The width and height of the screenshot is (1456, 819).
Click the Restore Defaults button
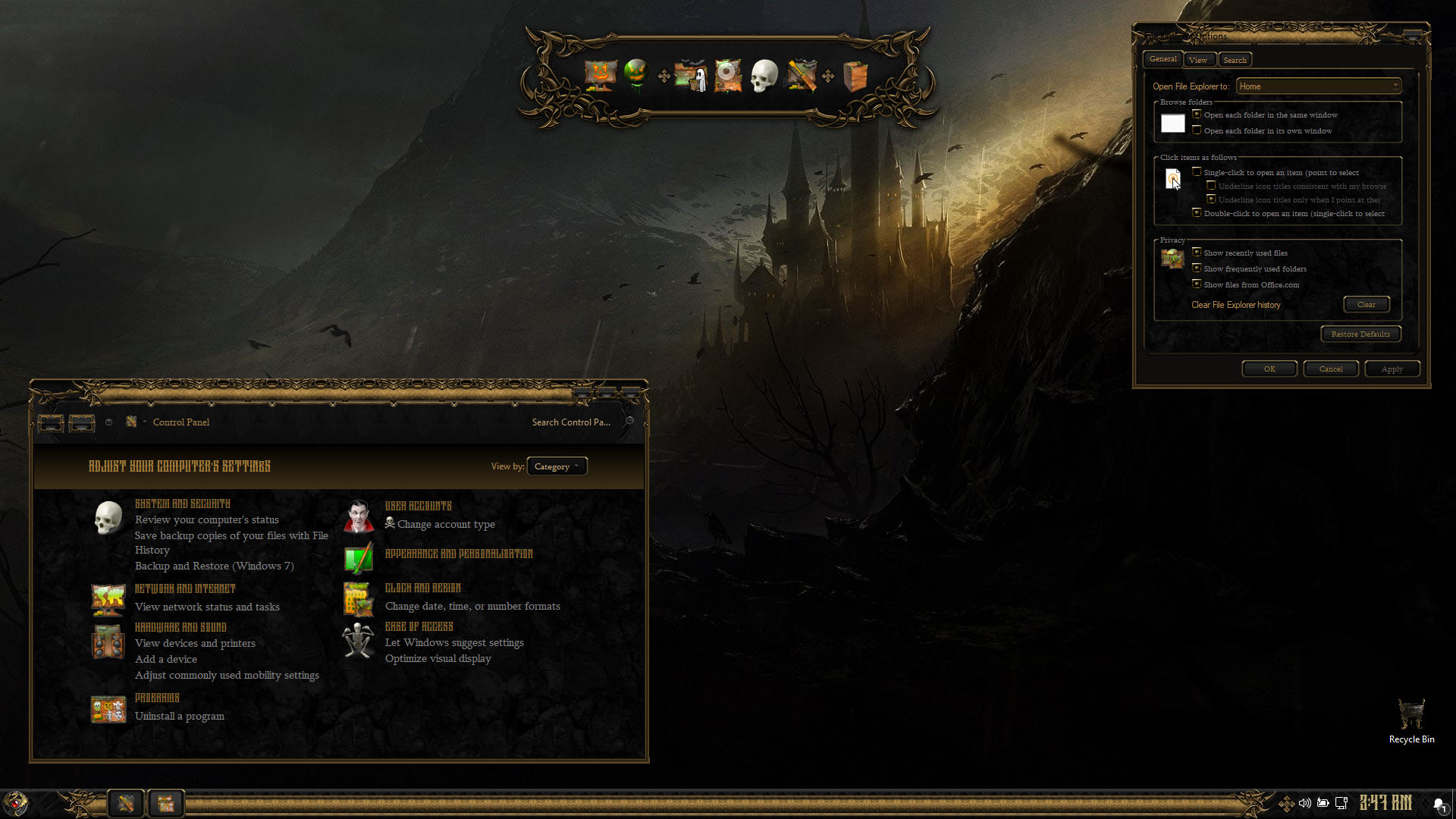(1360, 334)
